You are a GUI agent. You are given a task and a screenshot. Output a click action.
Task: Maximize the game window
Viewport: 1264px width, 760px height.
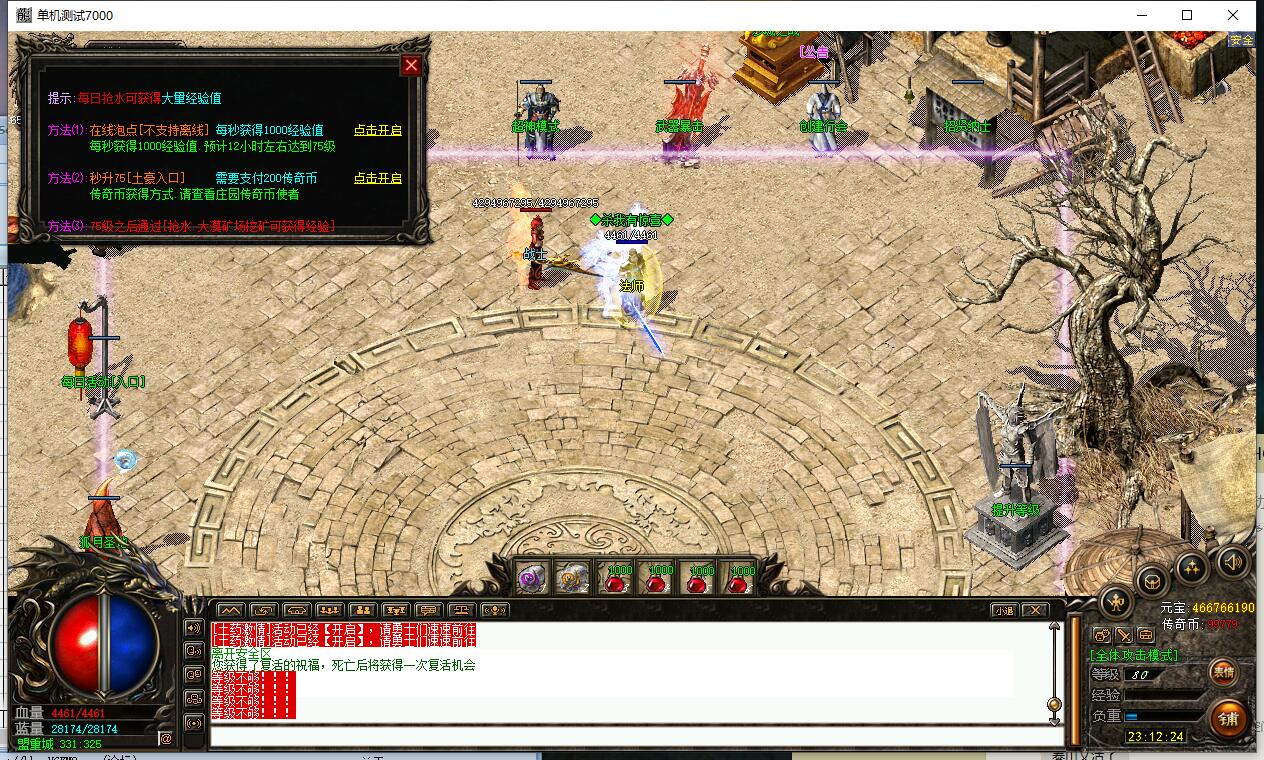click(x=1187, y=15)
